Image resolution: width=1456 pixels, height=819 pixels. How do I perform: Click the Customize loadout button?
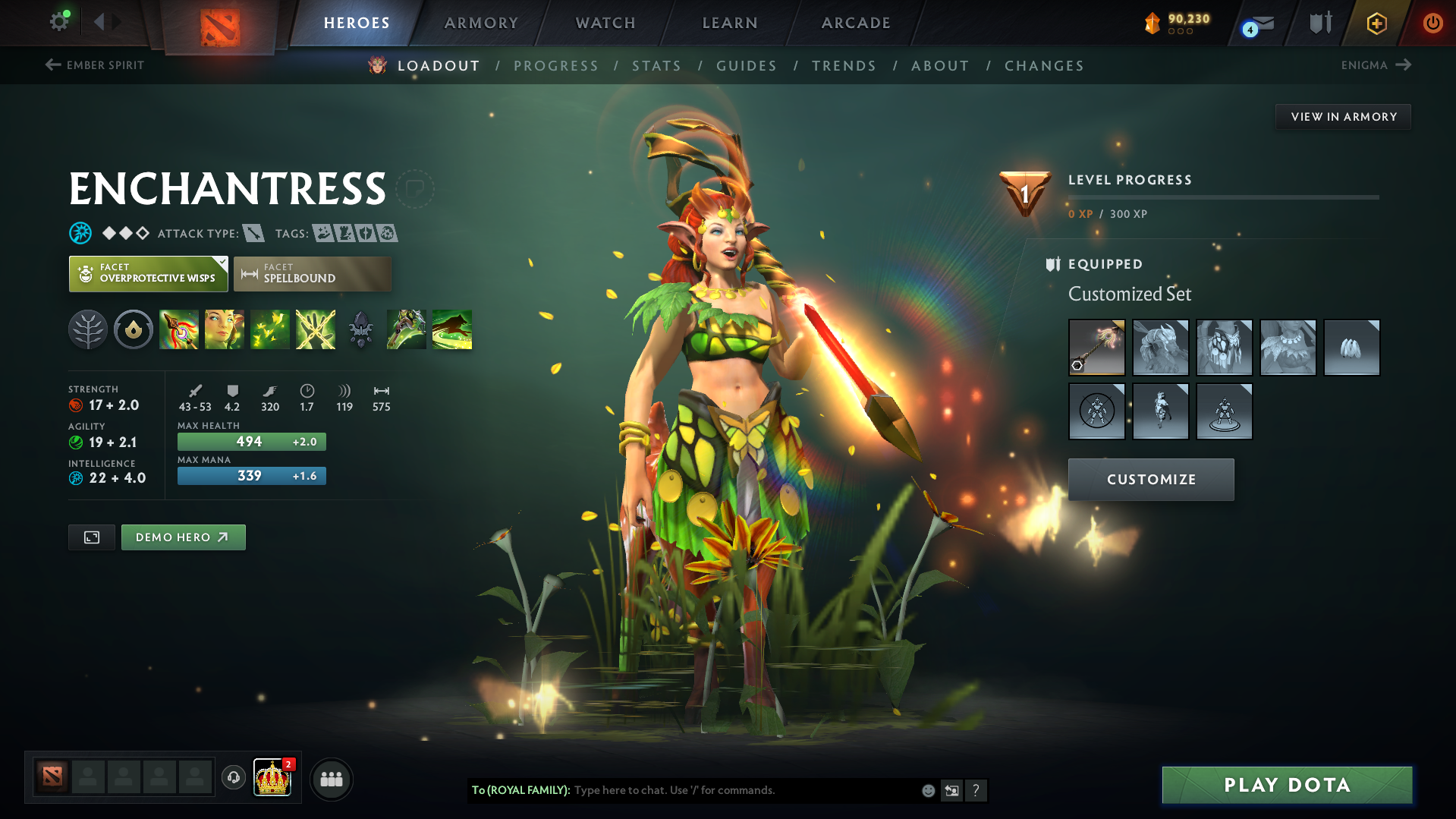point(1150,480)
